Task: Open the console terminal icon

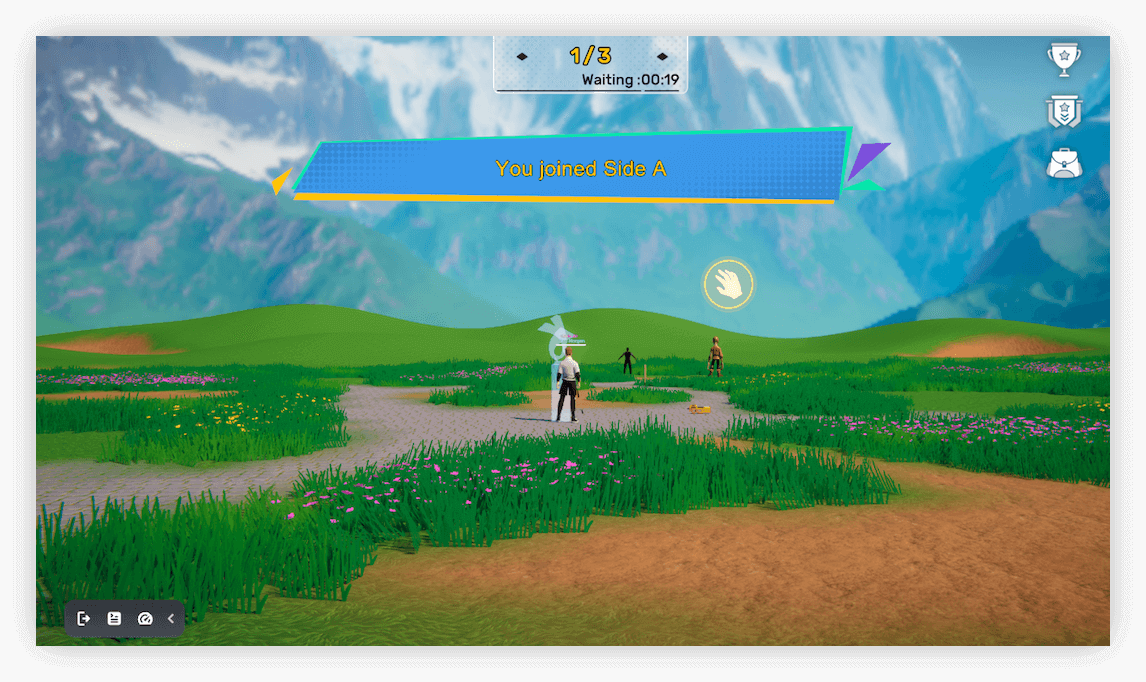Action: click(114, 619)
